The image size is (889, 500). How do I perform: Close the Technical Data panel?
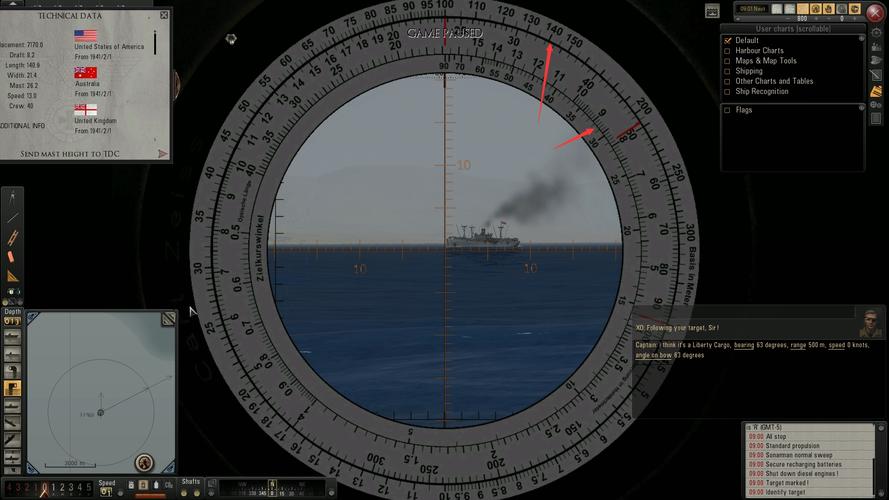click(x=164, y=16)
